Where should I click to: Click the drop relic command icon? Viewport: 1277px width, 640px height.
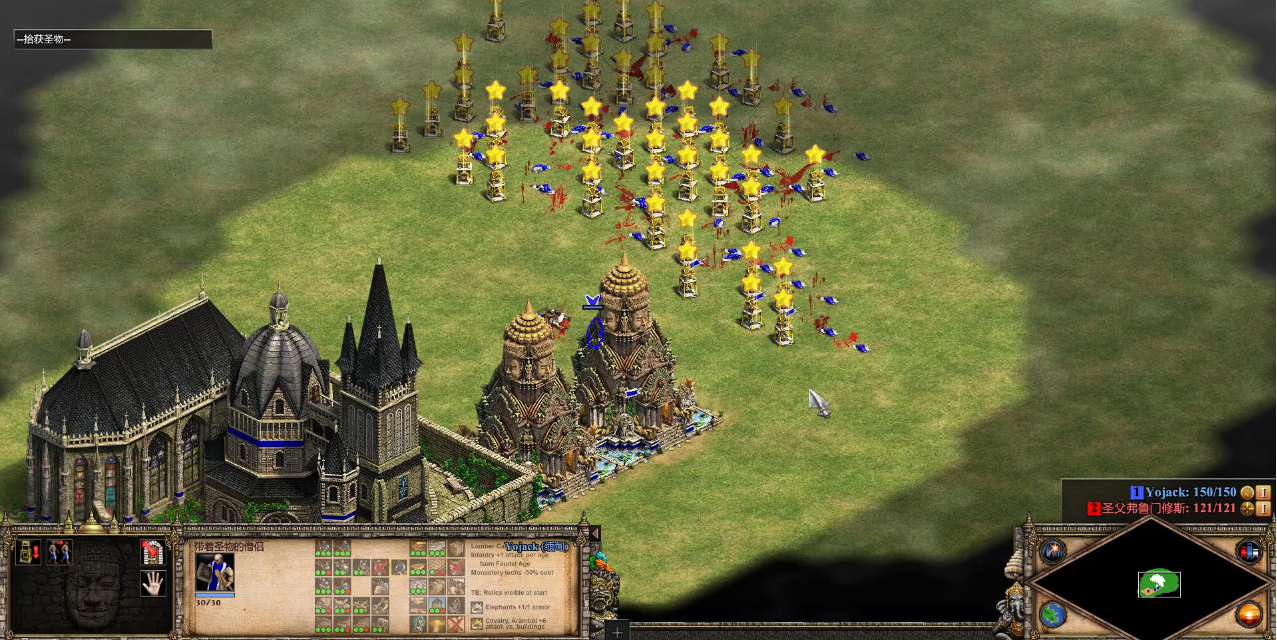point(27,552)
